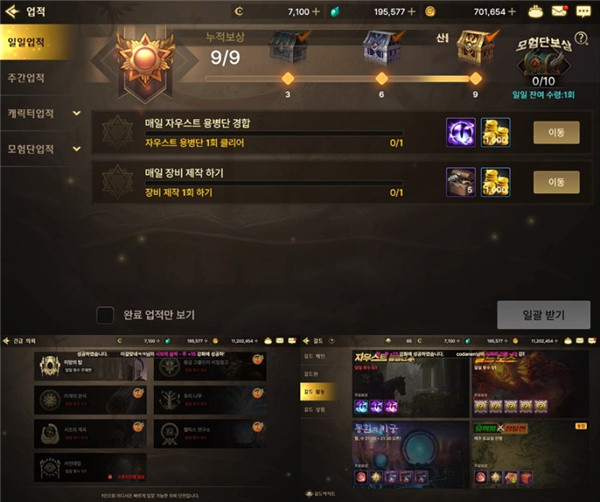Viewport: 600px width, 502px height.
Task: Expand the 모험단업적 adventure group achievements category
Action: tap(42, 149)
